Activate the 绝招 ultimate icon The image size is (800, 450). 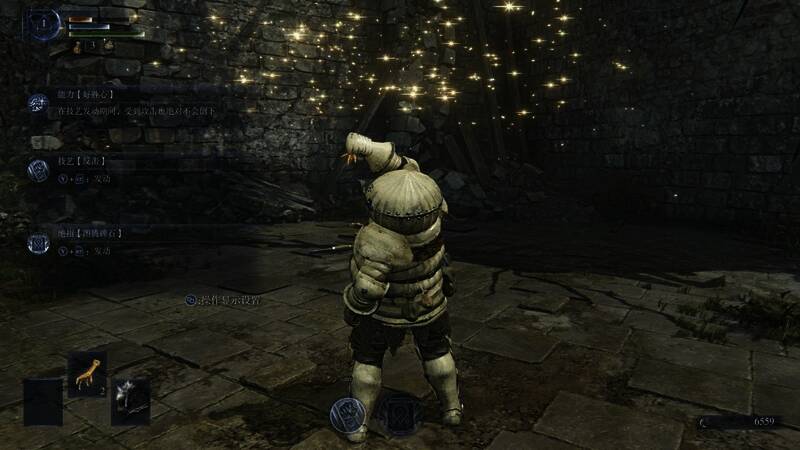[x=38, y=242]
